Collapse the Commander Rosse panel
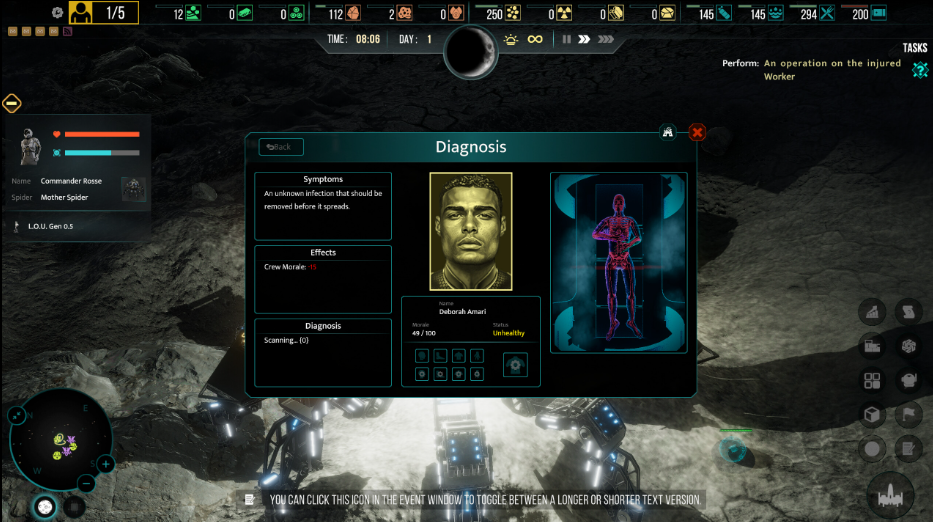The height and width of the screenshot is (522, 933). 12,102
